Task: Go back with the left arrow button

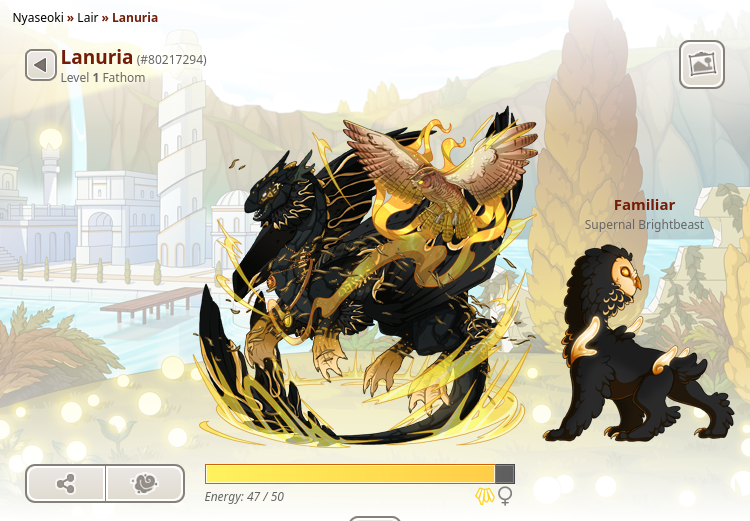Action: [40, 66]
